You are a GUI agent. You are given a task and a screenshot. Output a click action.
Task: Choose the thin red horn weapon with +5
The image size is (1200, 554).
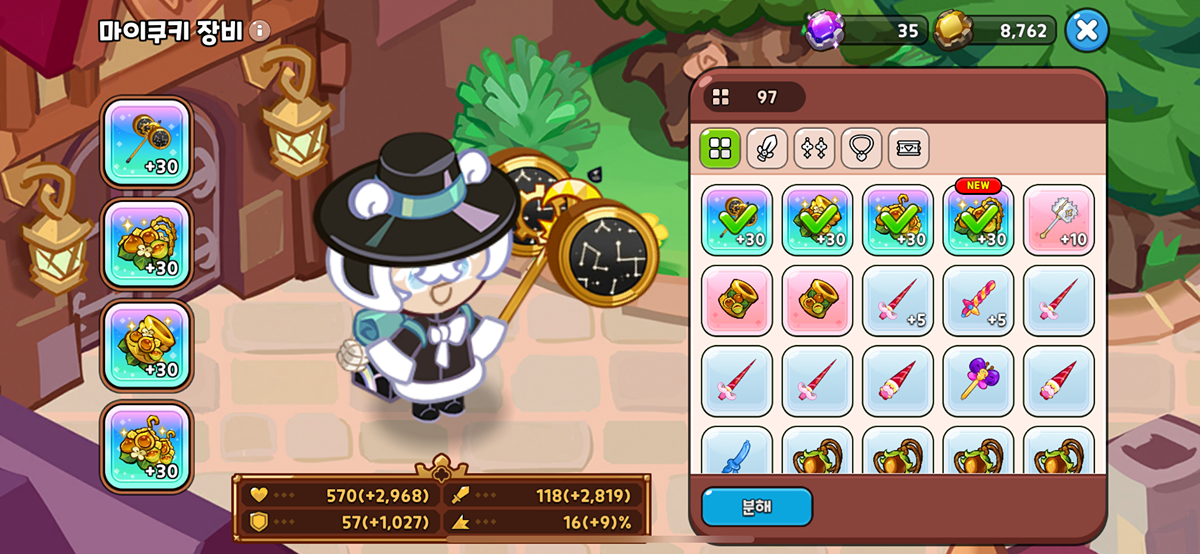pyautogui.click(x=898, y=300)
